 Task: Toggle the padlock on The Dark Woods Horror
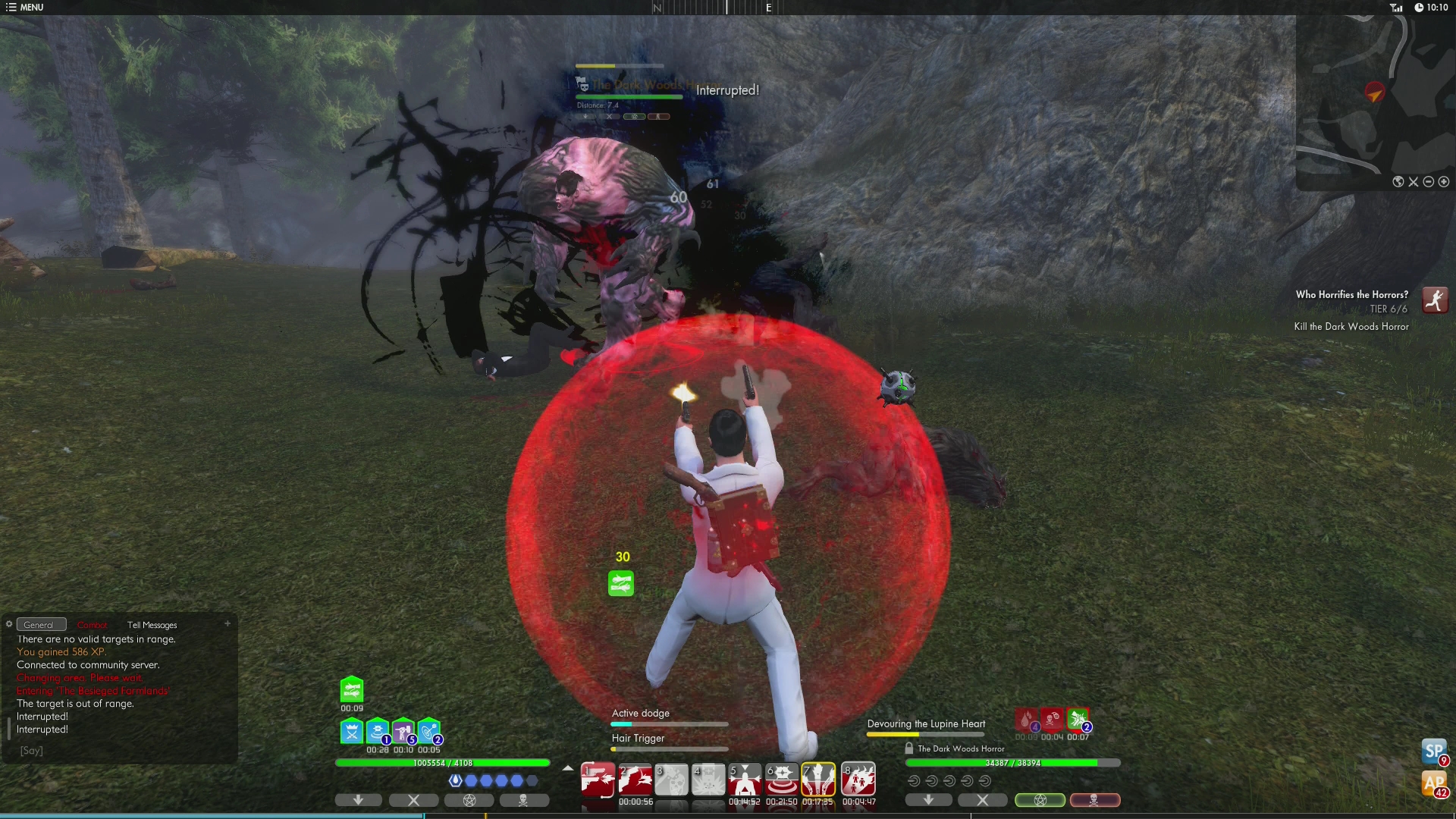click(x=908, y=748)
